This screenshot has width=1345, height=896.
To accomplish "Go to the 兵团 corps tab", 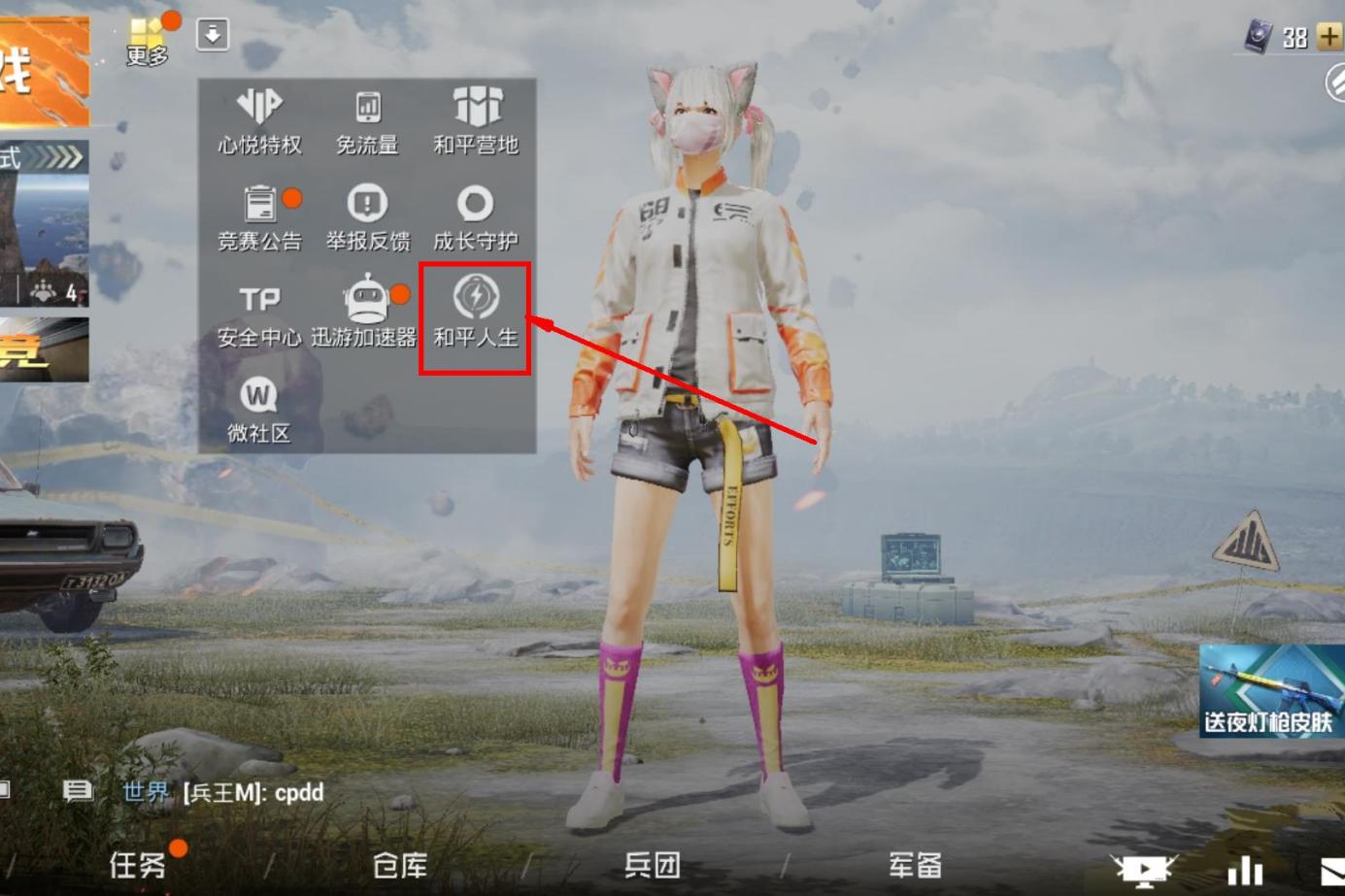I will tap(652, 864).
